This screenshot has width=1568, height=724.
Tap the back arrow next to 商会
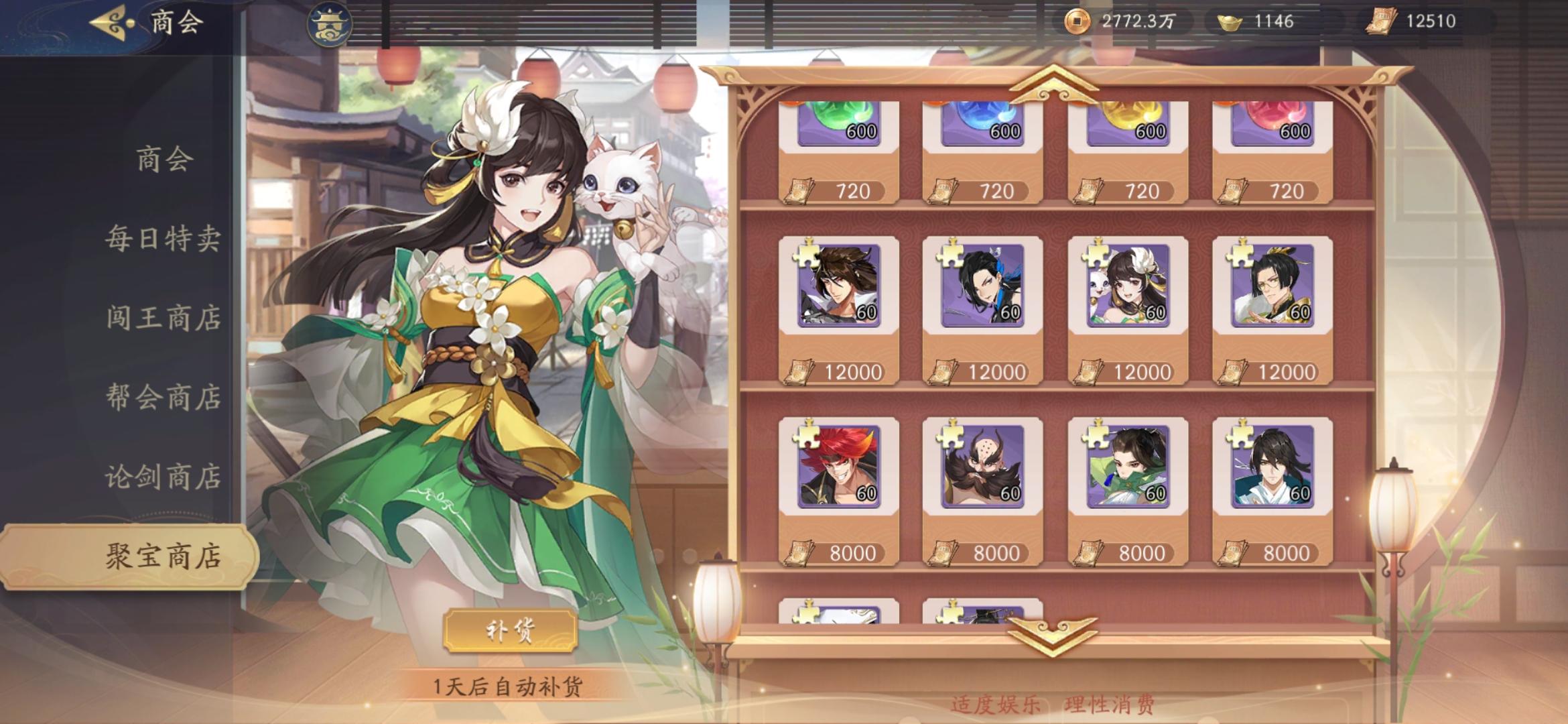(x=107, y=21)
